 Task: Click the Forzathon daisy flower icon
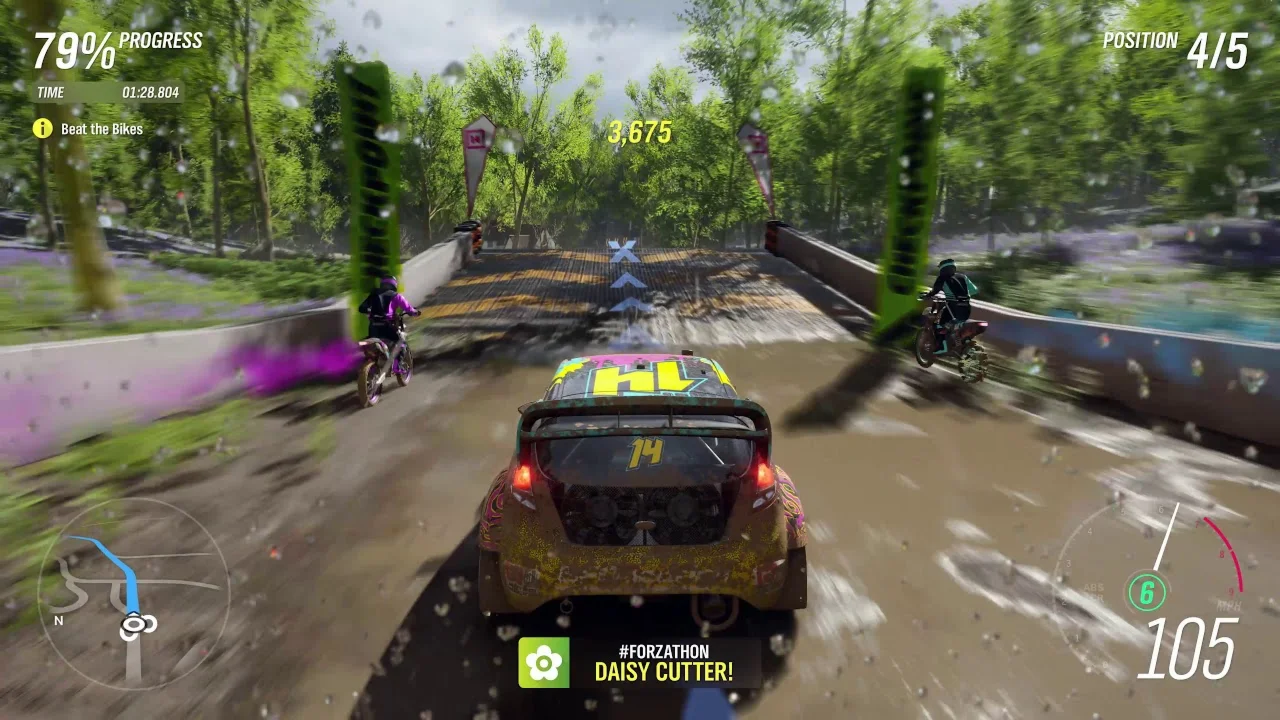point(543,662)
